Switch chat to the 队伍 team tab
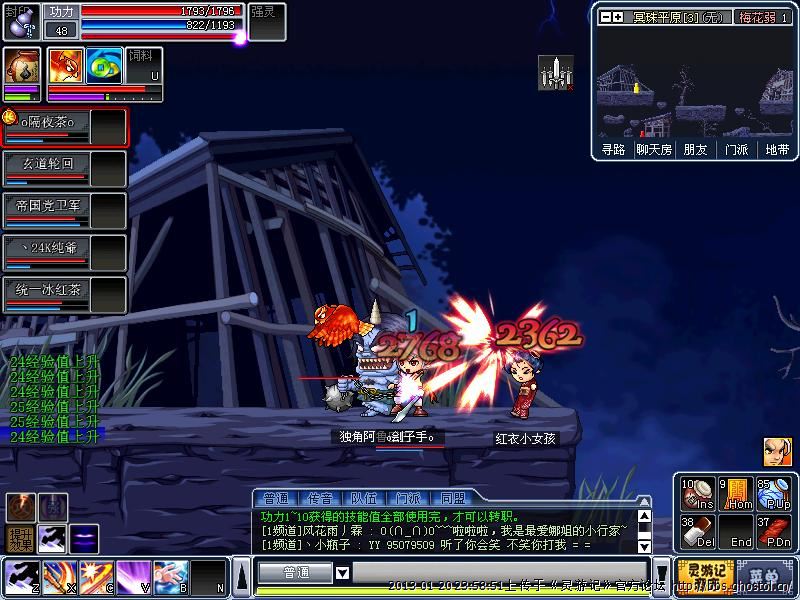Viewport: 800px width, 600px height. pos(364,498)
